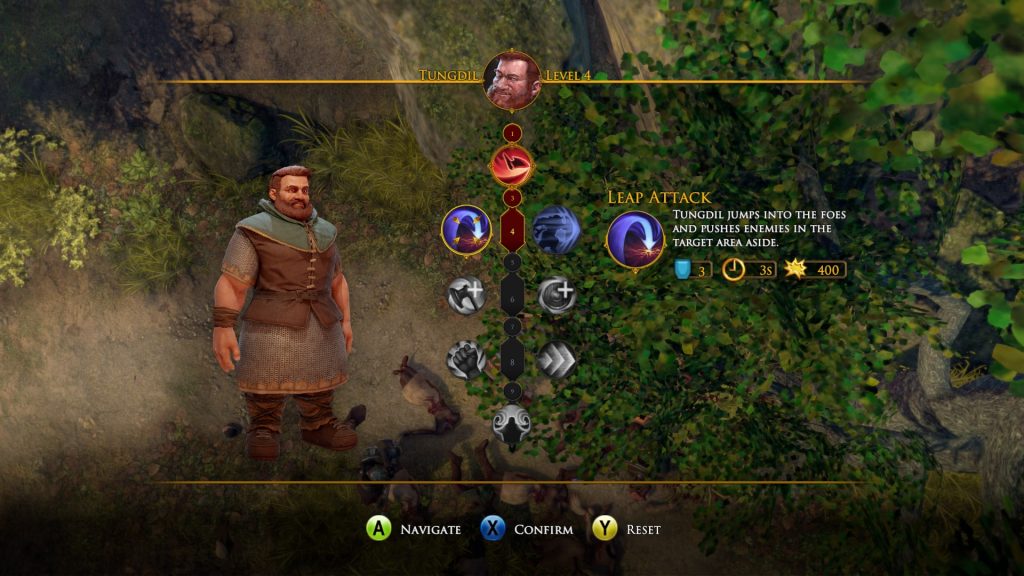Select the level 4 node in the tree
Viewport: 1024px width, 576px height.
click(511, 229)
